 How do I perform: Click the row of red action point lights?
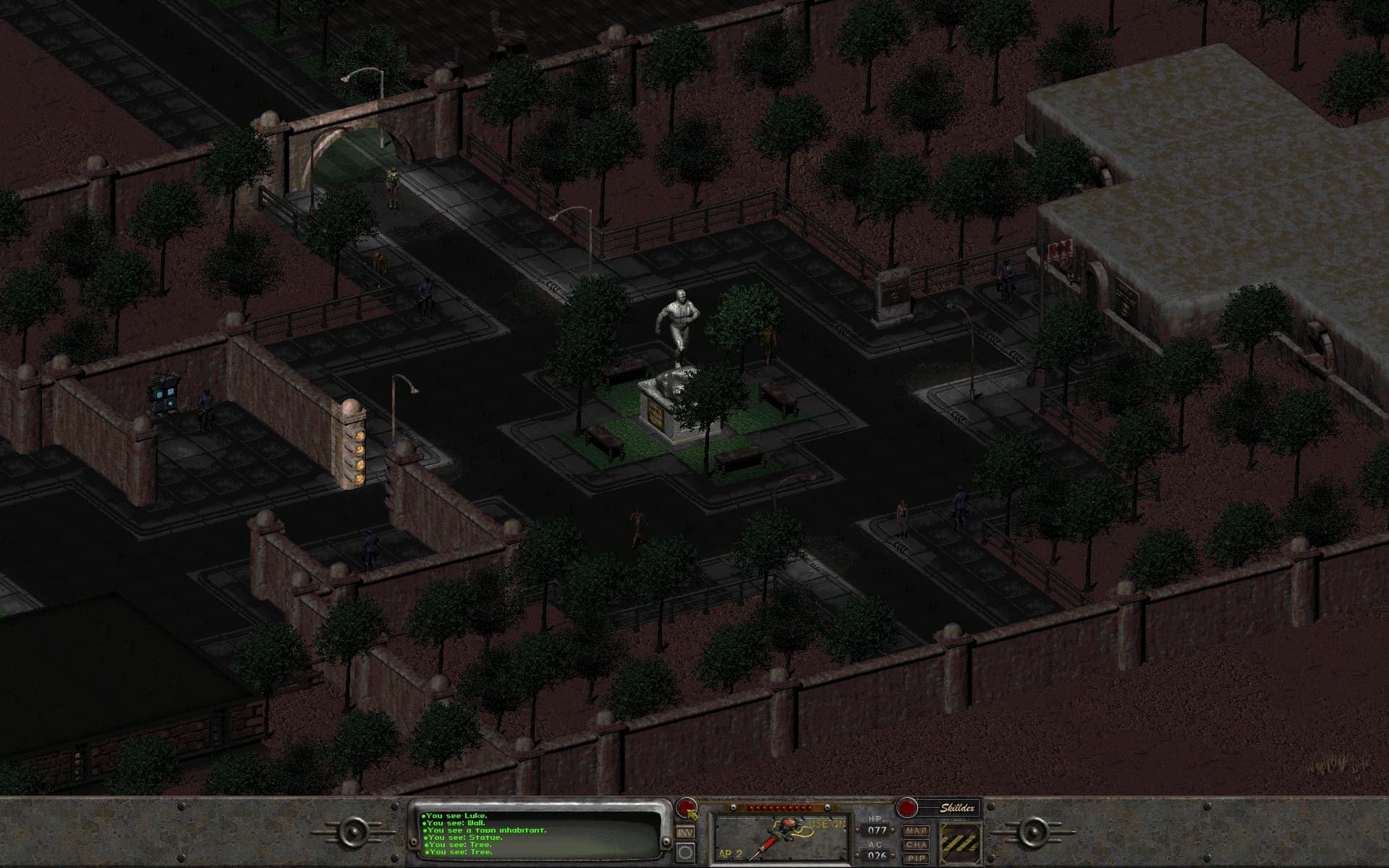[x=778, y=807]
